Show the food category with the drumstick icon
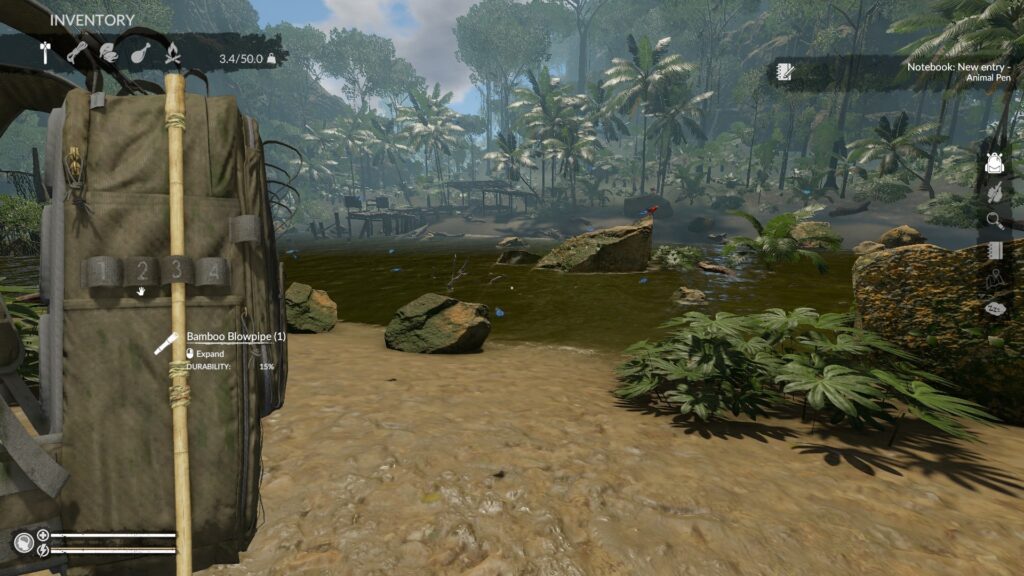The width and height of the screenshot is (1024, 576). [x=140, y=53]
